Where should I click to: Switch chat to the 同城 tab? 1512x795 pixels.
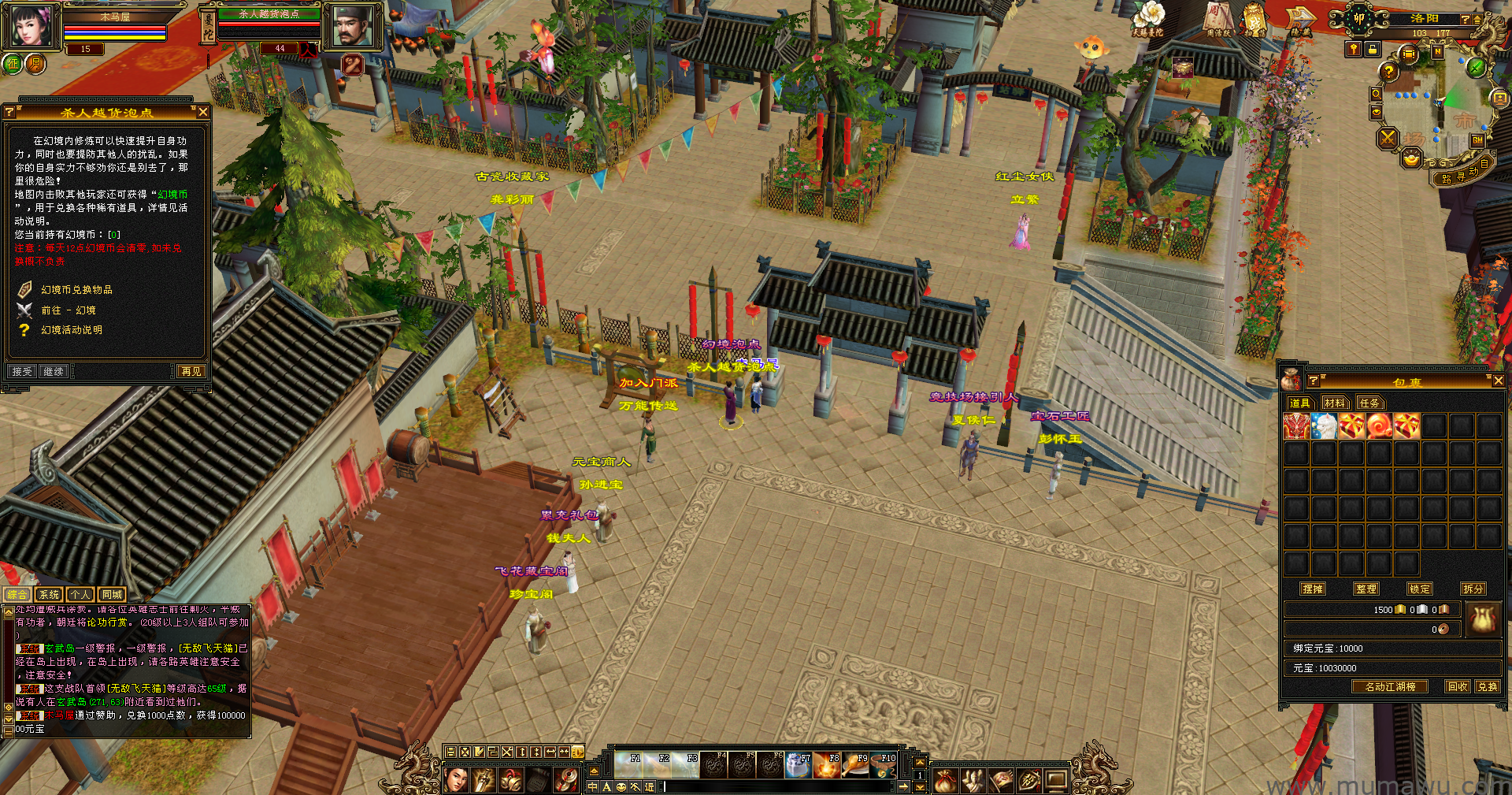click(x=112, y=595)
